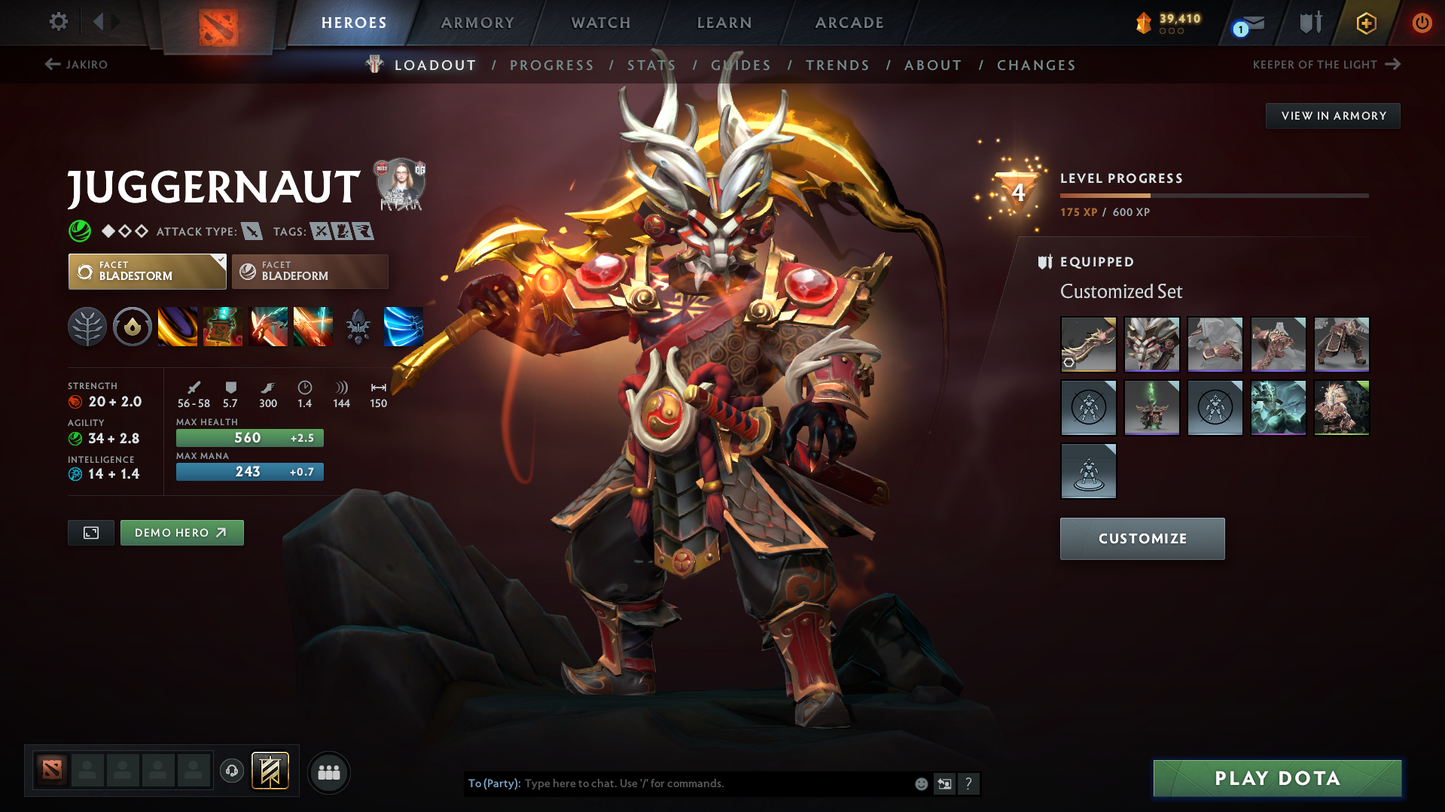Open the WATCH menu

click(x=599, y=22)
